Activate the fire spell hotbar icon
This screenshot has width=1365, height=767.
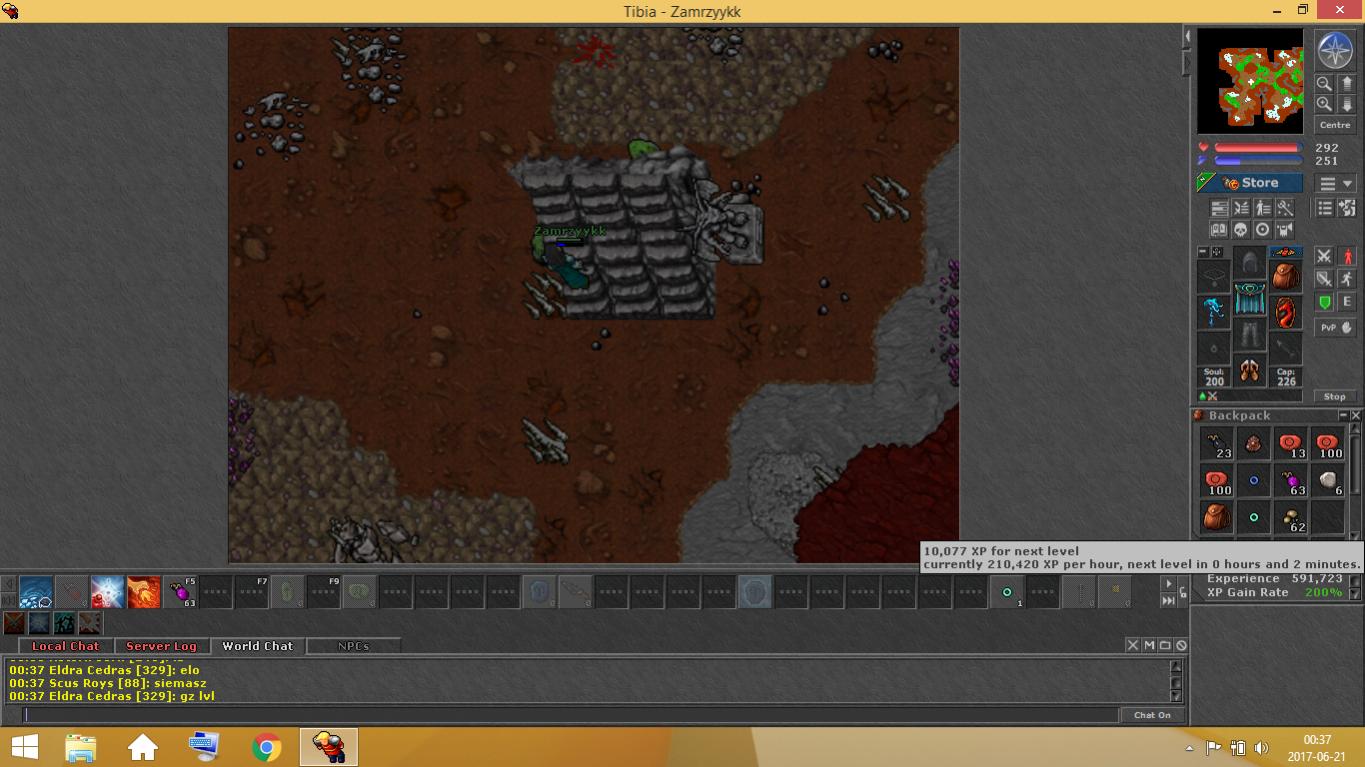144,592
